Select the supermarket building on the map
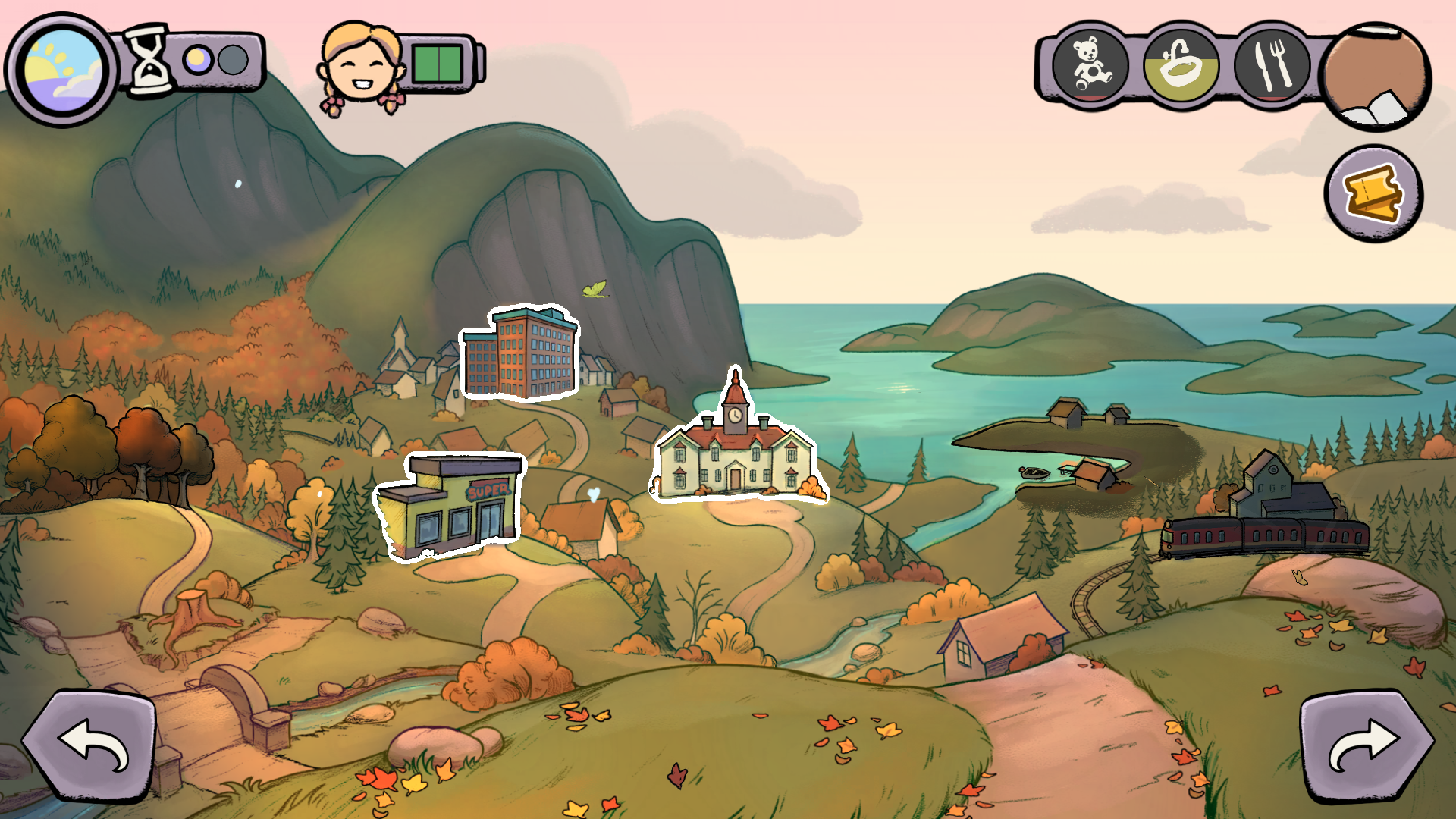The image size is (1456, 819). pos(450,504)
